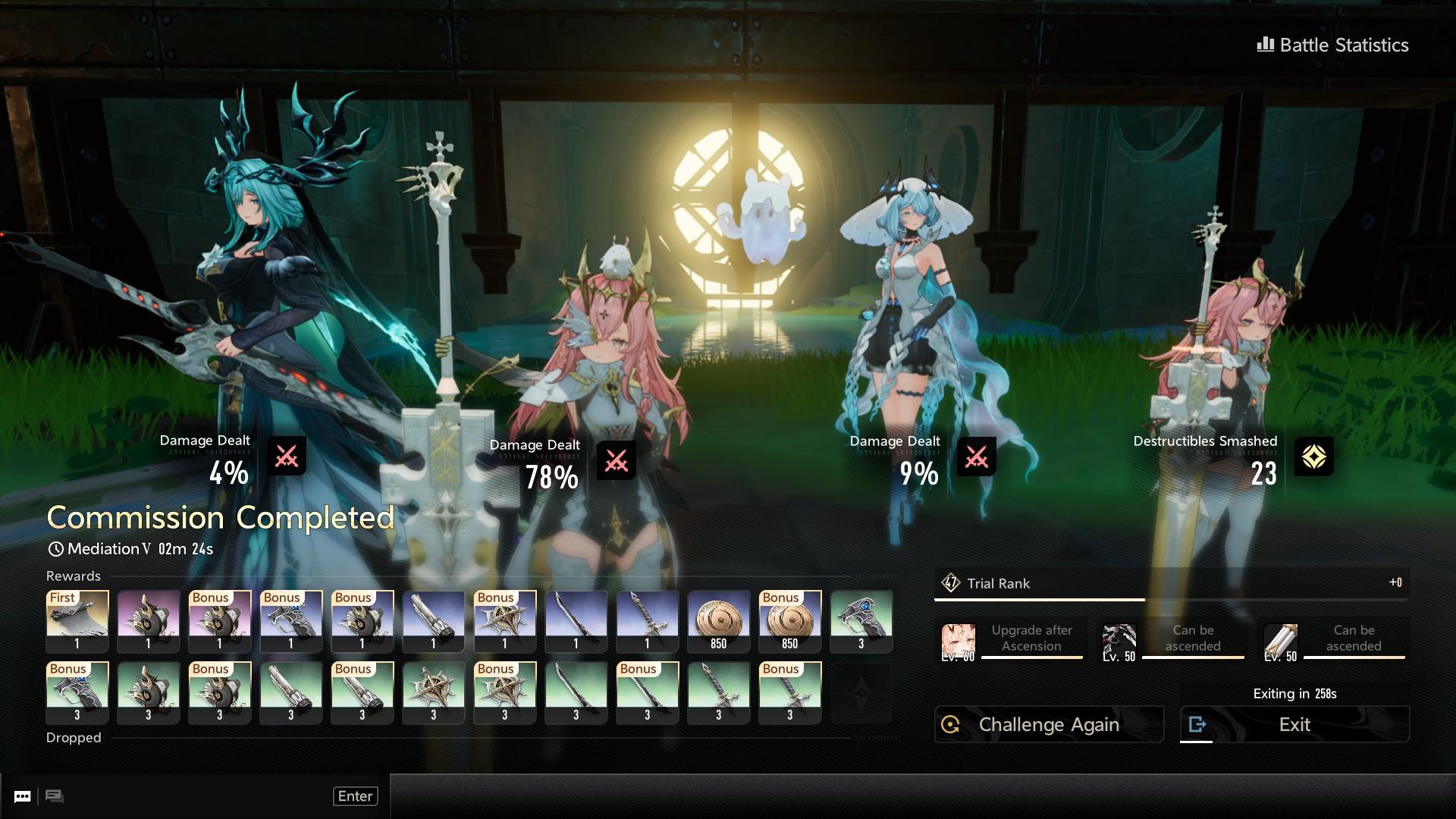Select the Bonus 850 coin reward
The image size is (1456, 819).
tap(789, 621)
